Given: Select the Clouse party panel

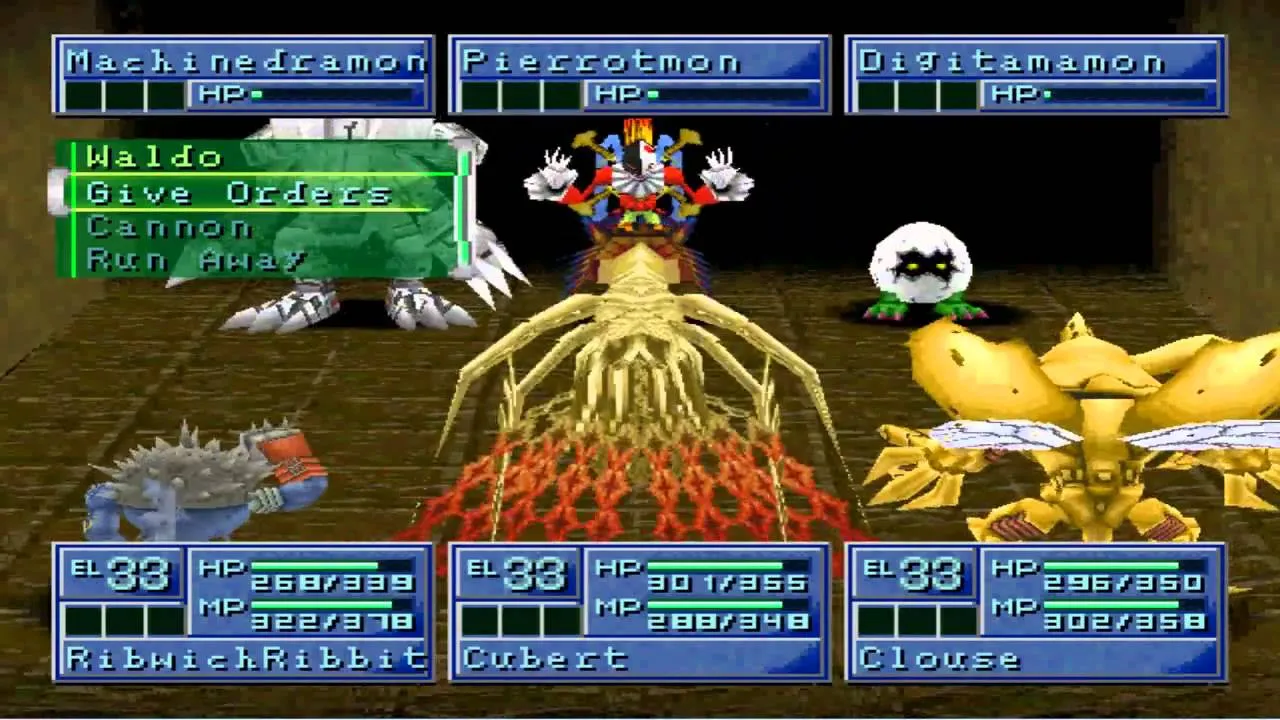Looking at the screenshot, I should (1036, 612).
